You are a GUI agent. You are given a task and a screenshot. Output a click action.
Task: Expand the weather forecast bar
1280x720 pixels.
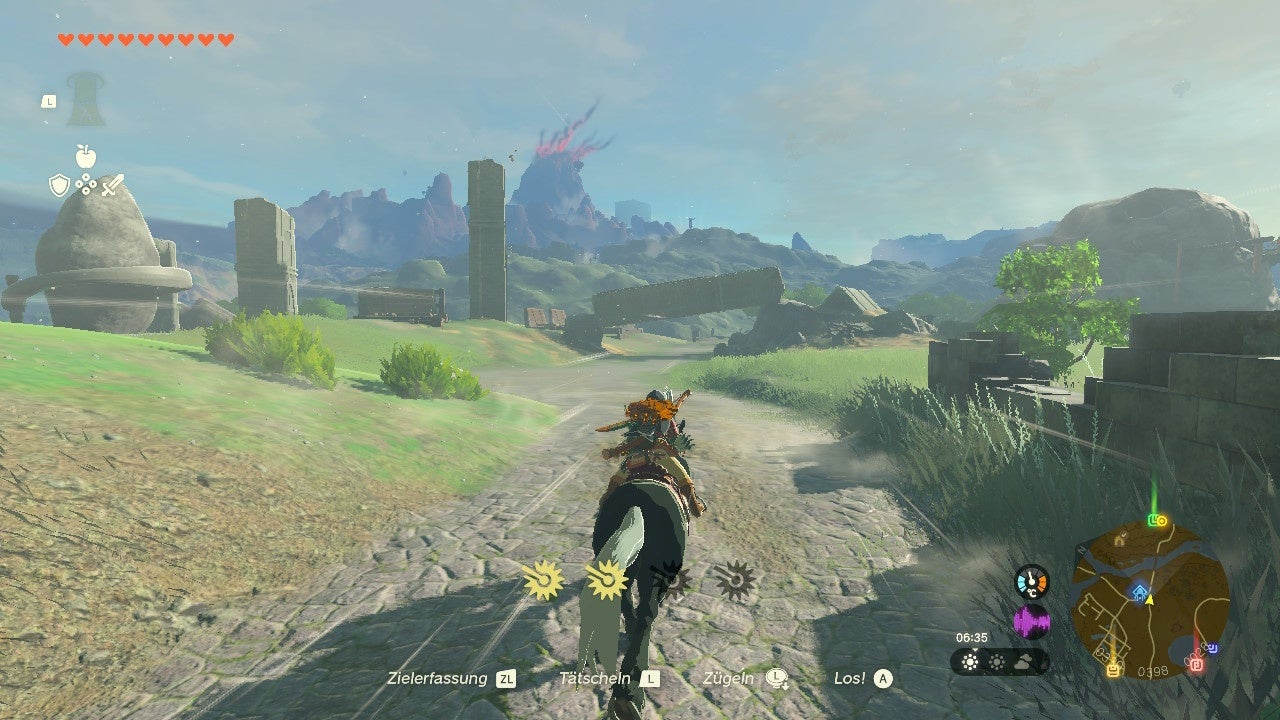click(998, 661)
